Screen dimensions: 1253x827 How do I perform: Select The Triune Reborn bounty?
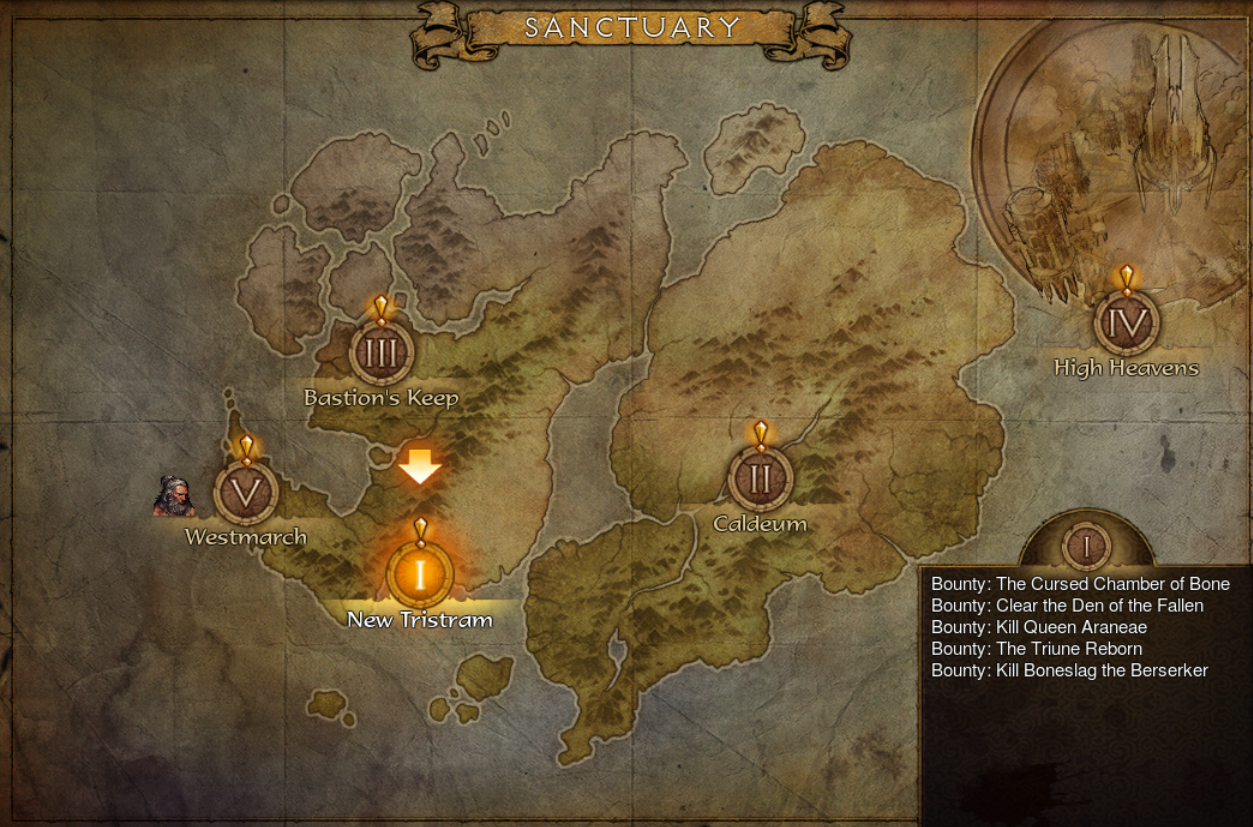coord(1036,649)
